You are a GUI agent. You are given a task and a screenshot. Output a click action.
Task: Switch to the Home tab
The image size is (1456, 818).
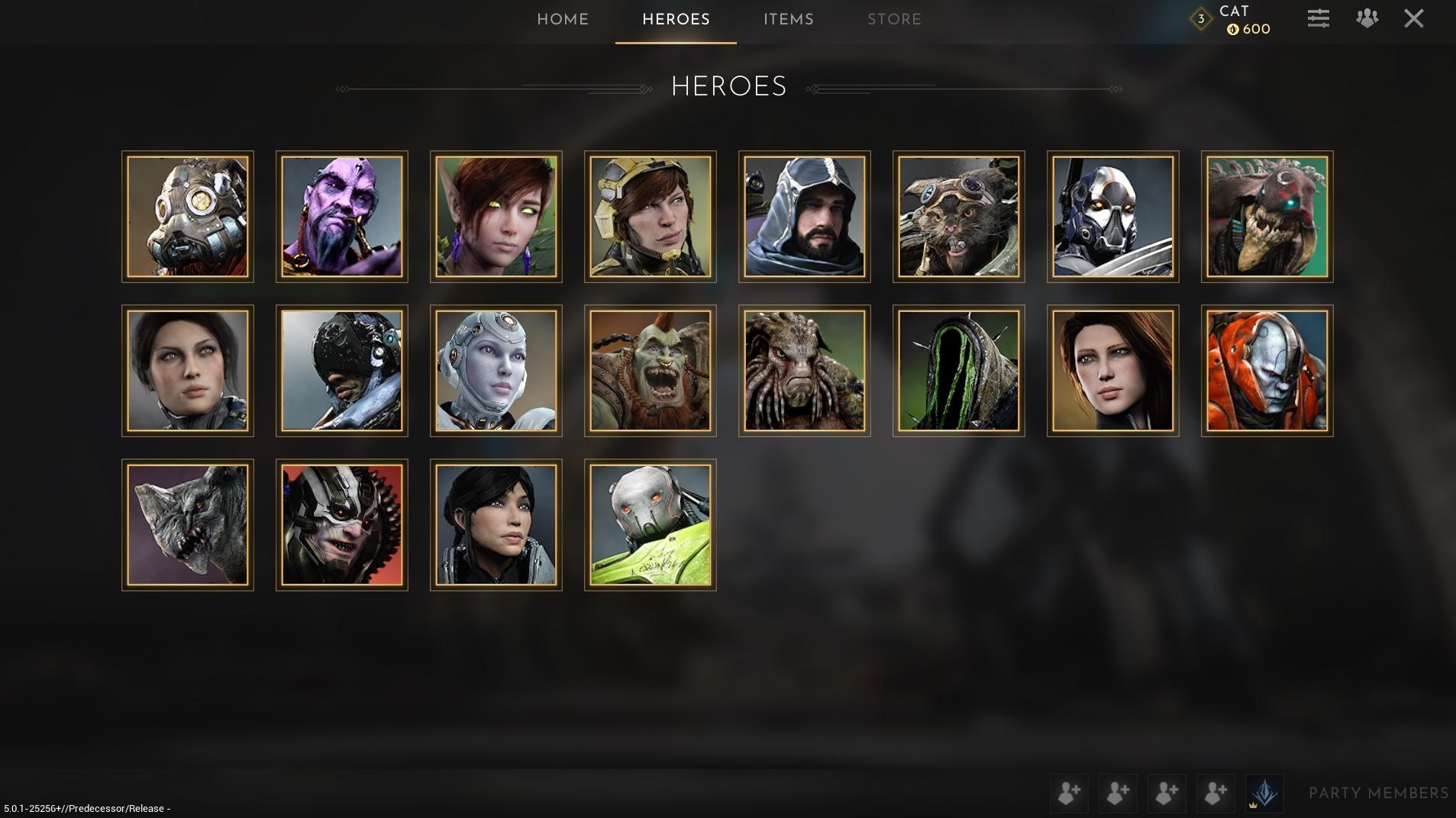click(563, 20)
